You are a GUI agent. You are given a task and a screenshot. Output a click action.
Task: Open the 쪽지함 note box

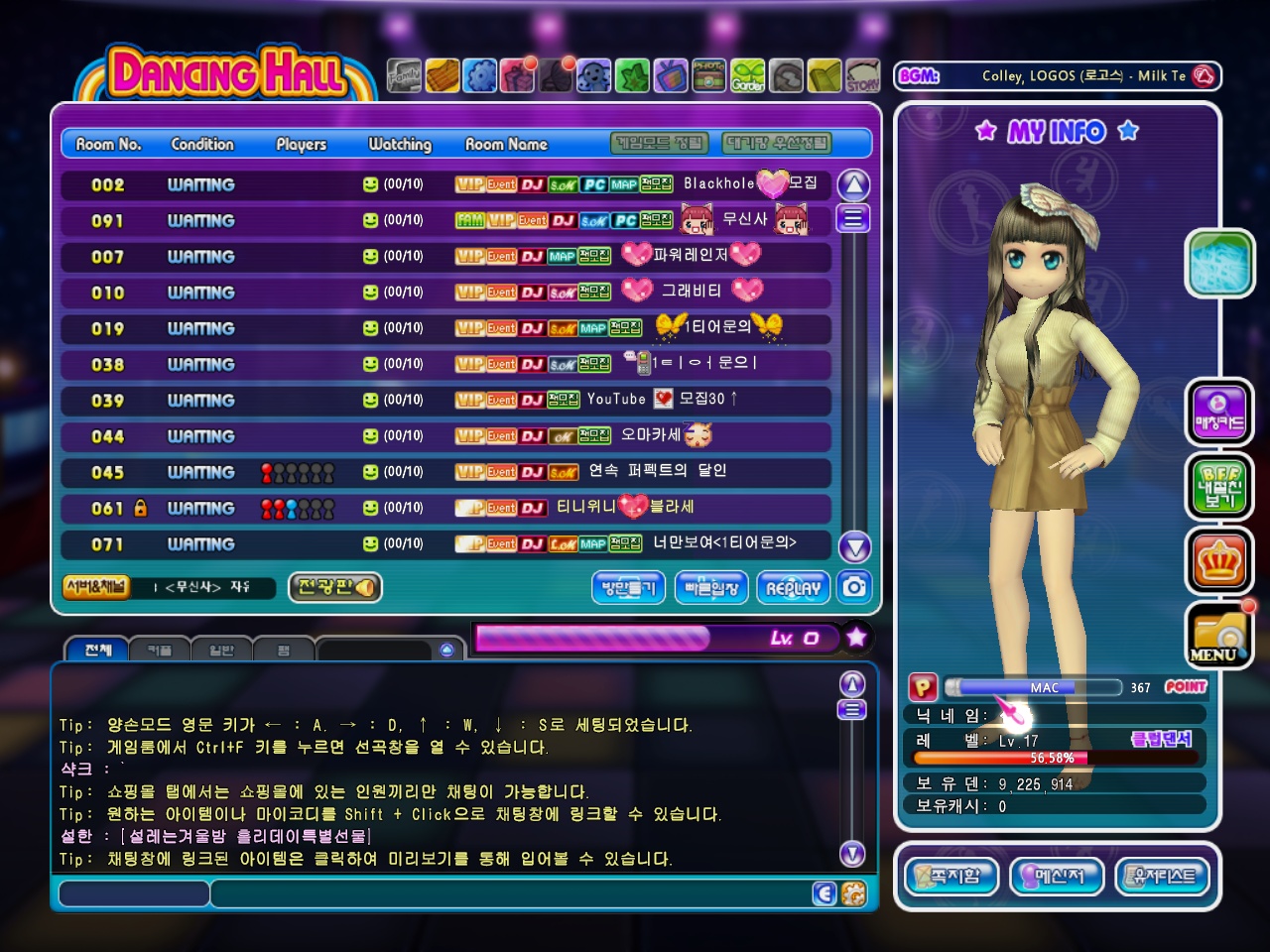[x=952, y=877]
